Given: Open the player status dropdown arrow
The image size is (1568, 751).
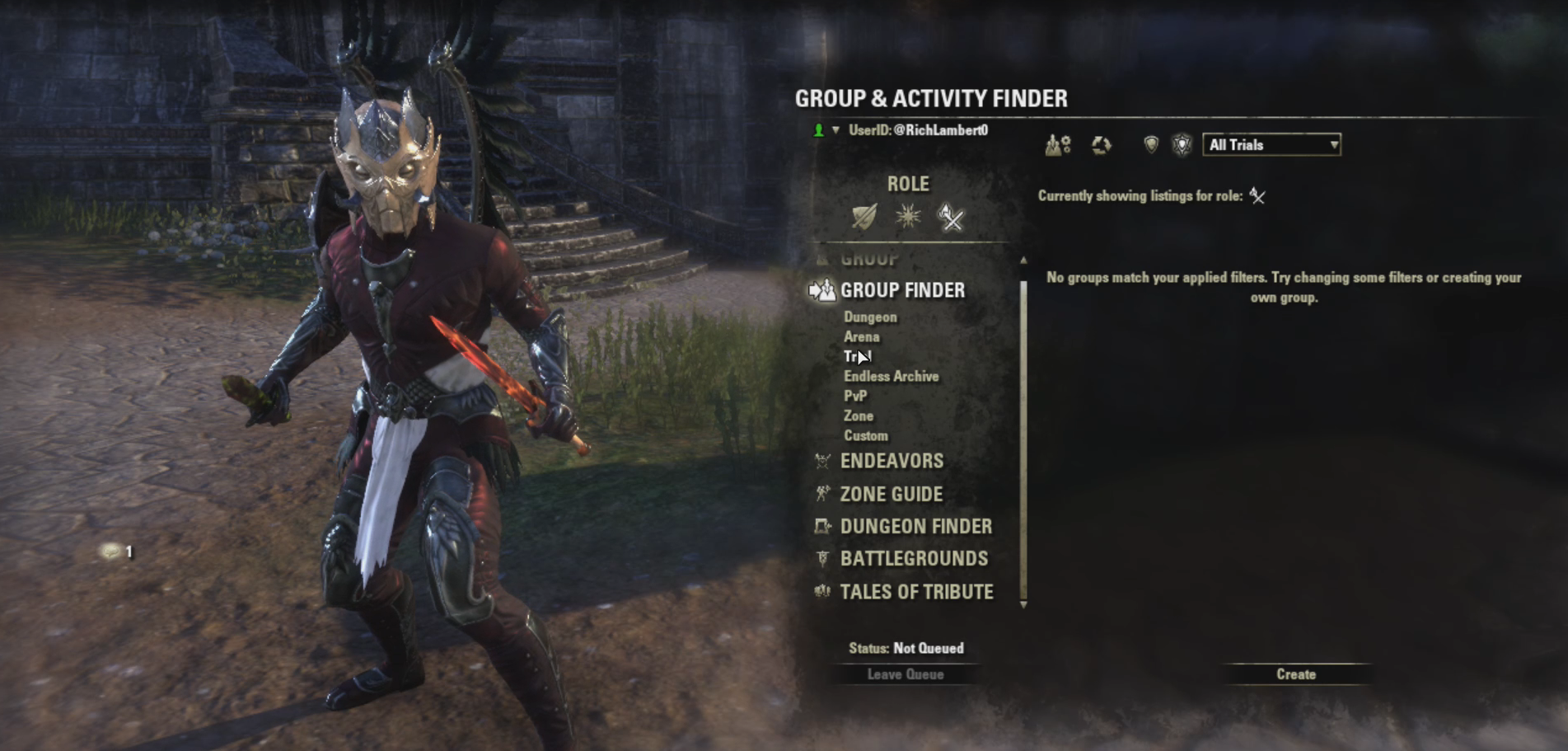Looking at the screenshot, I should click(x=835, y=130).
